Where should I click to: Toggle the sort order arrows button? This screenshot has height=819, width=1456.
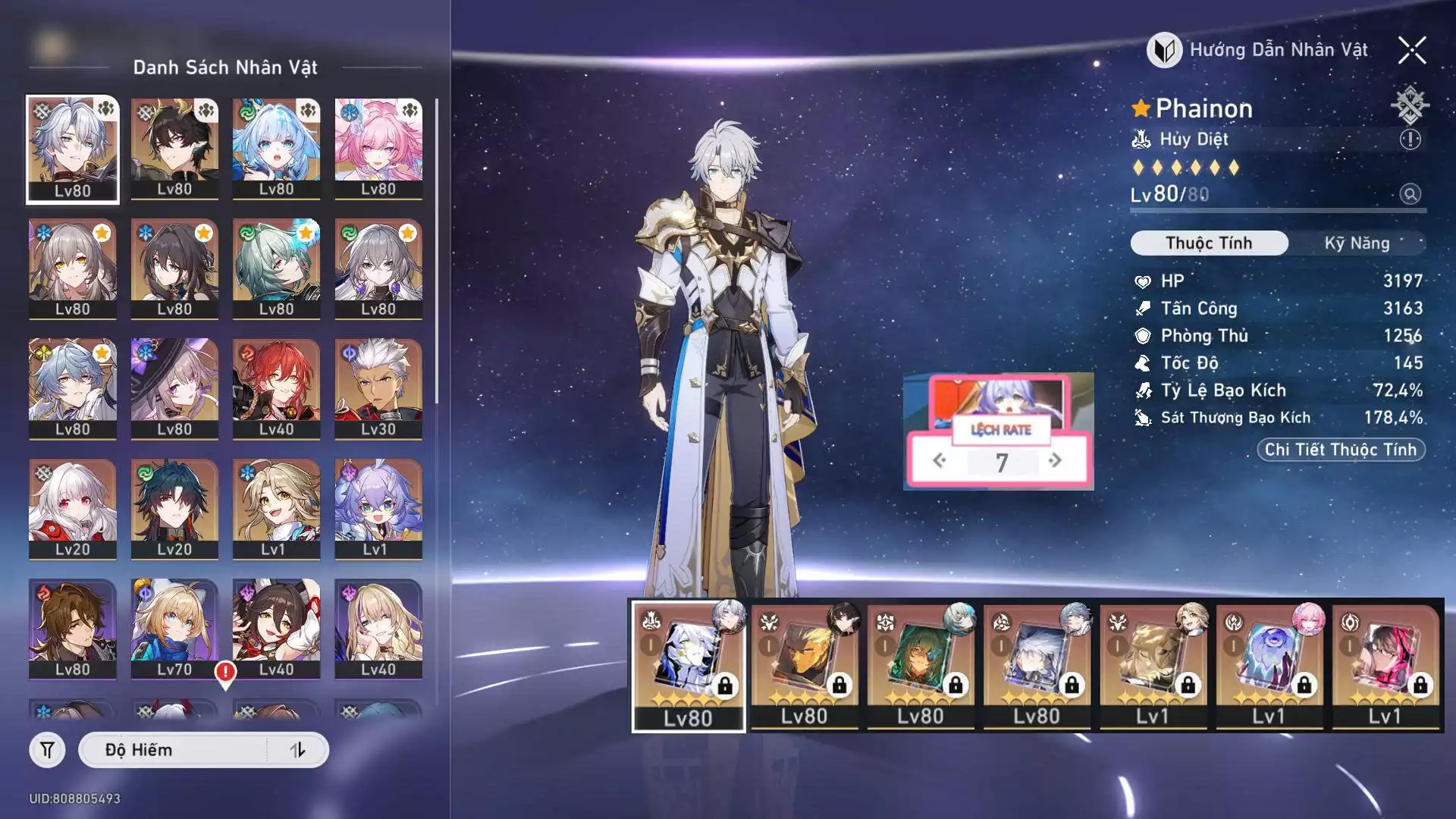297,750
